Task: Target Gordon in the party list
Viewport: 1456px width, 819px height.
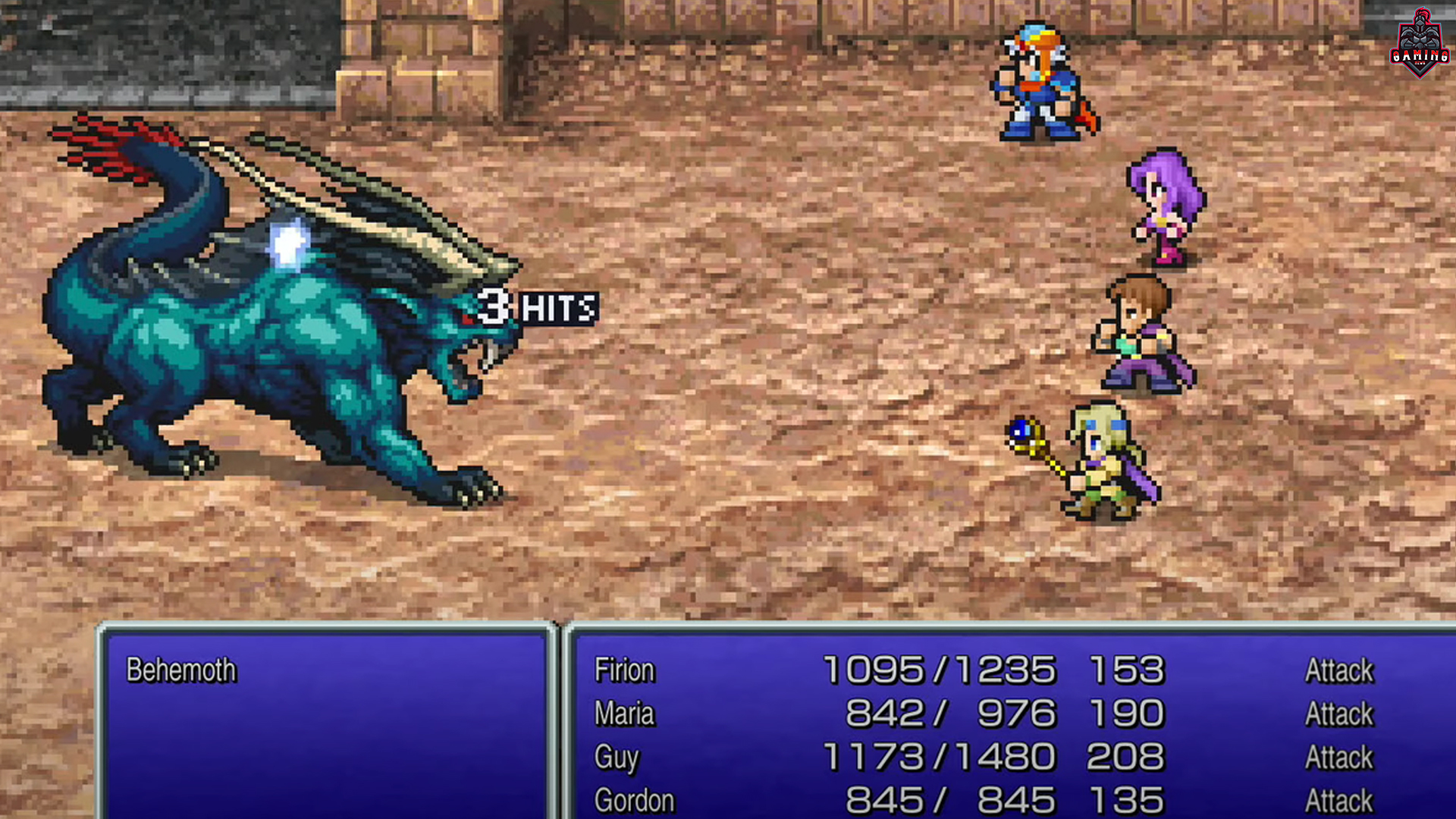Action: (x=634, y=800)
